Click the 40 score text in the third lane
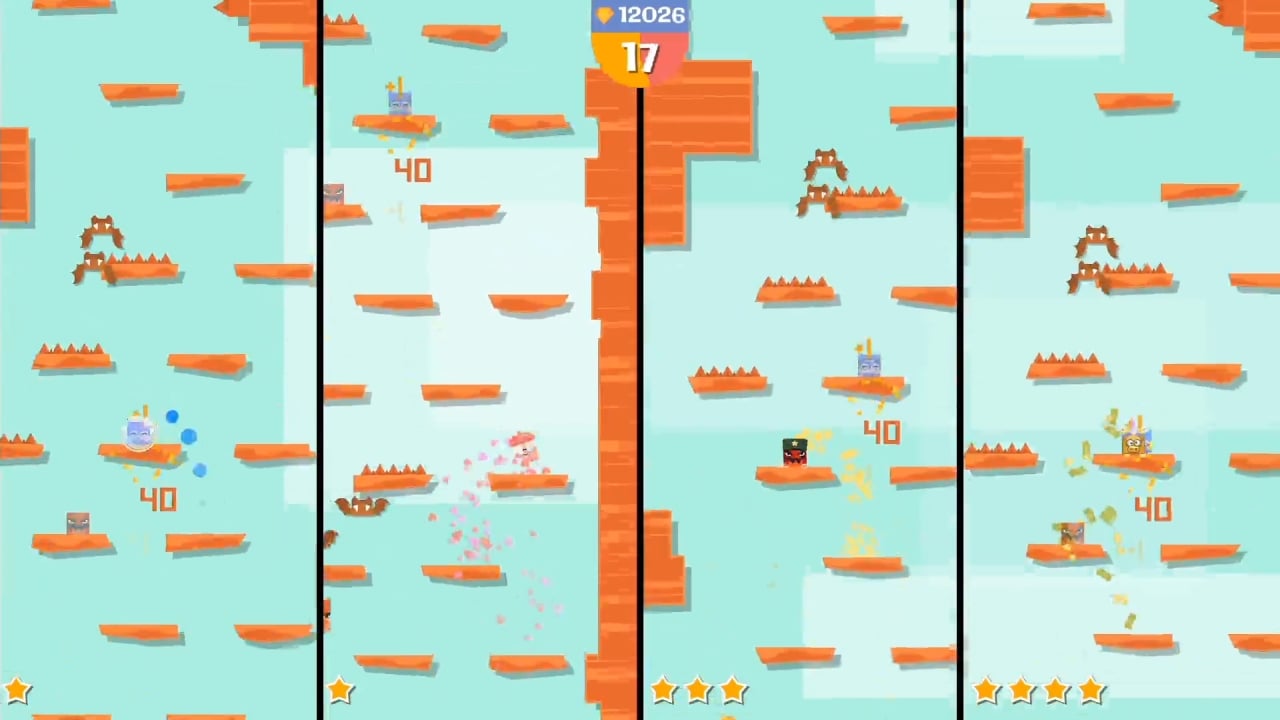This screenshot has width=1280, height=720. 882,432
